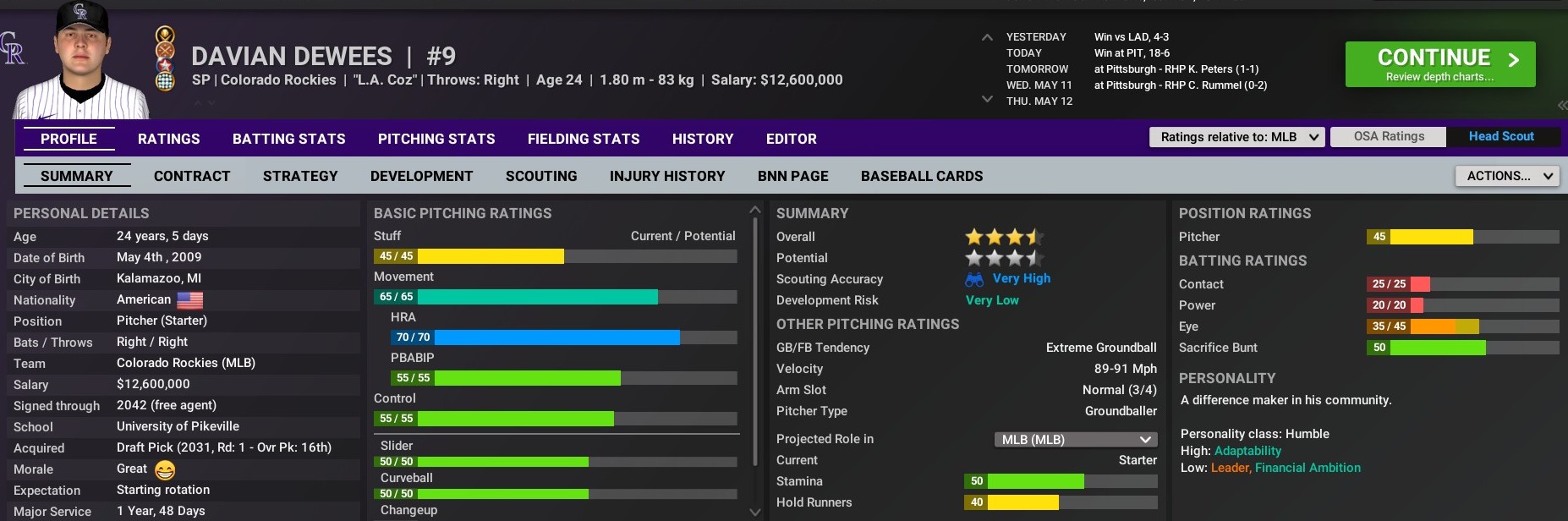Open the Ratings relative to MLB dropdown
The height and width of the screenshot is (521, 1568).
click(1236, 137)
